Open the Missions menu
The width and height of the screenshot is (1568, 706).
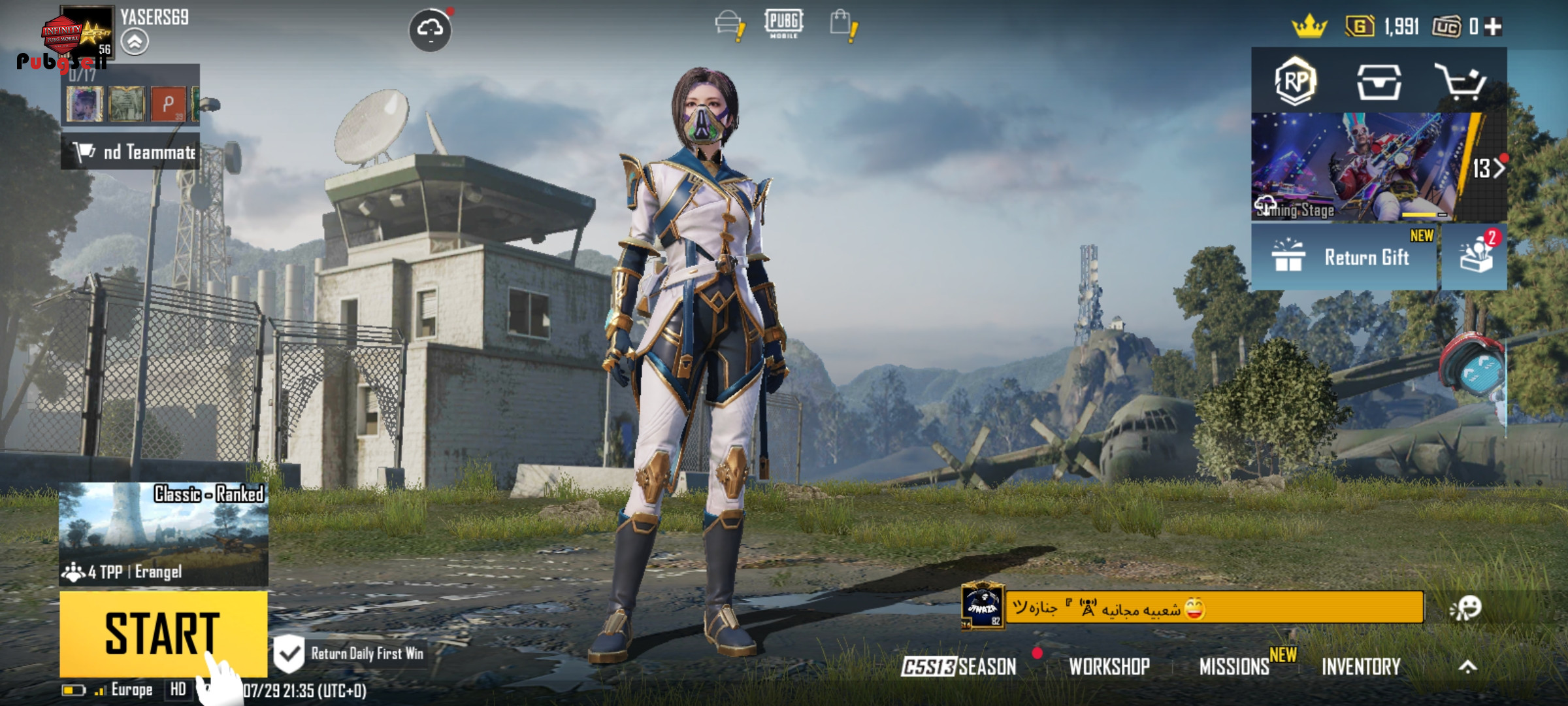(1235, 667)
